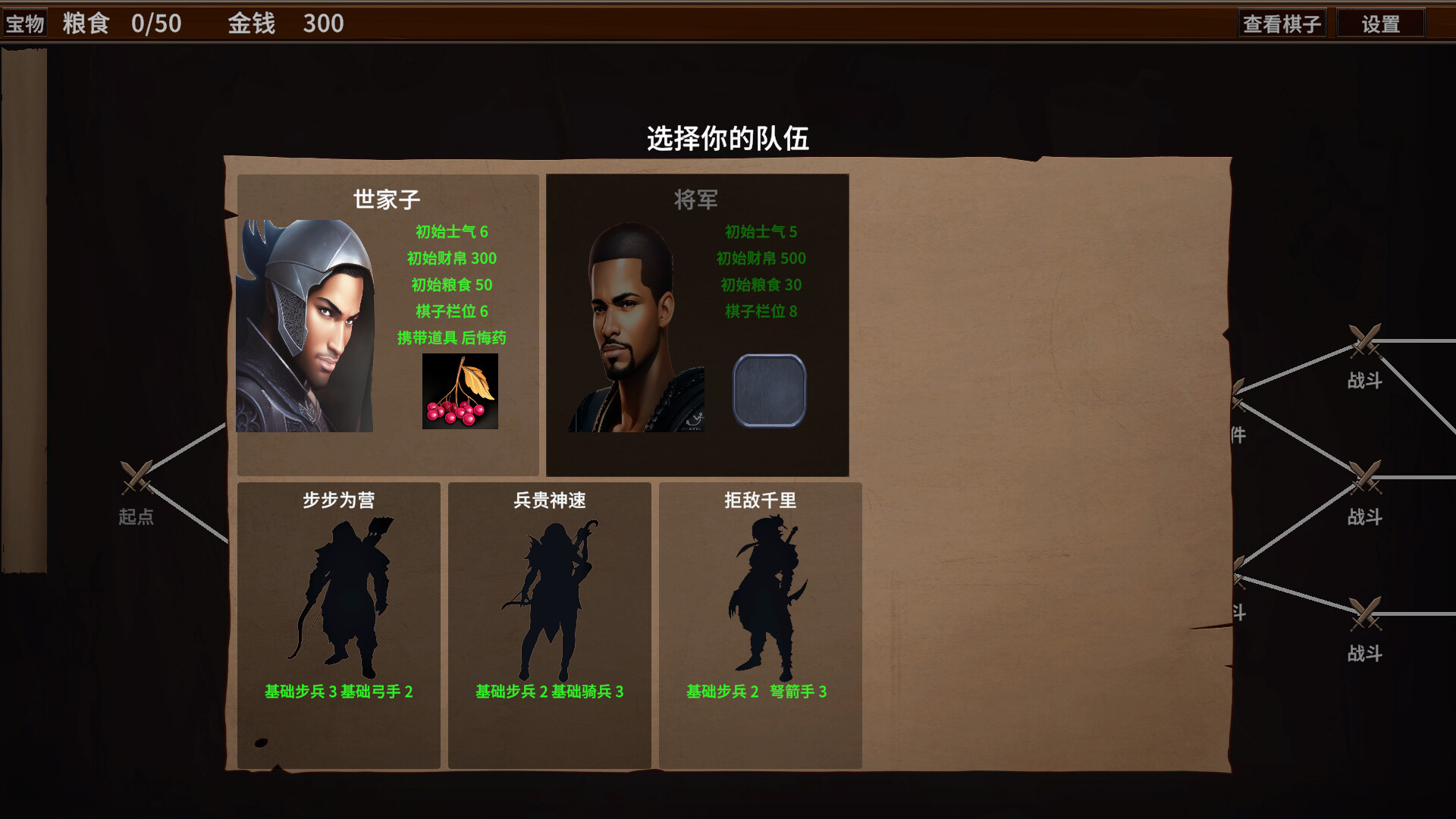
Task: Click the 金钱 300 money display
Action: tap(283, 23)
